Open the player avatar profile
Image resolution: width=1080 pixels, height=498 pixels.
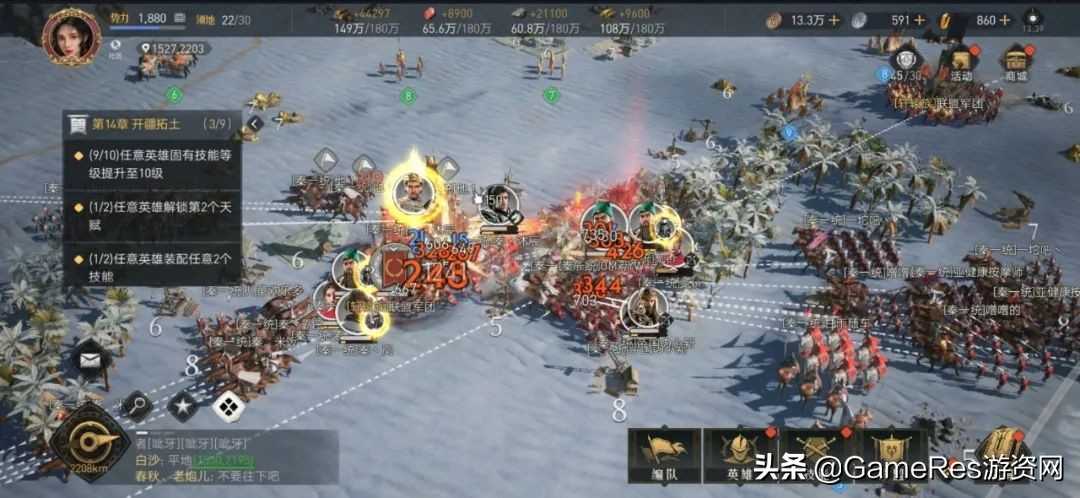71,36
